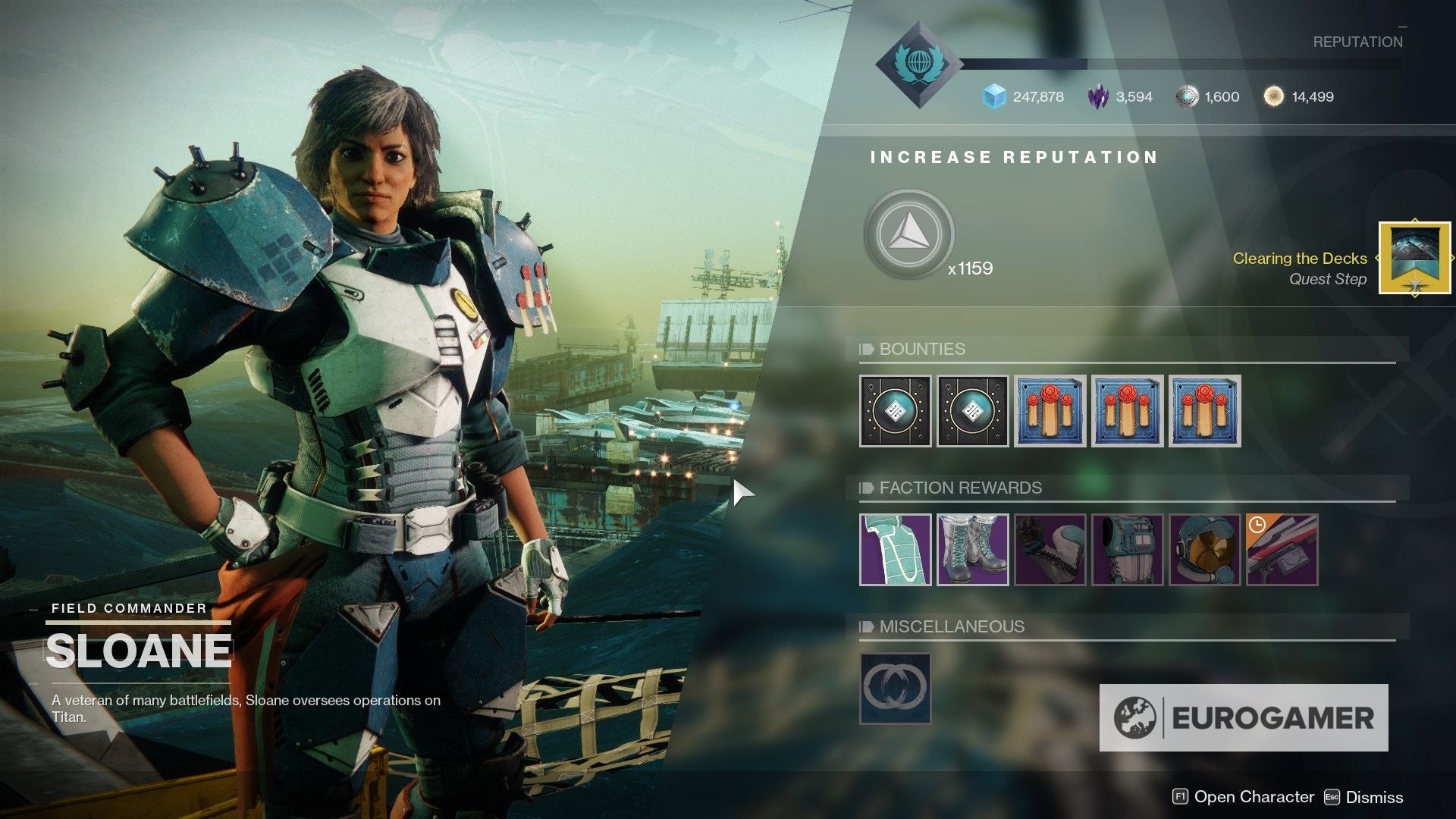Select the middle explosives bounty
The height and width of the screenshot is (819, 1456).
click(x=1127, y=413)
